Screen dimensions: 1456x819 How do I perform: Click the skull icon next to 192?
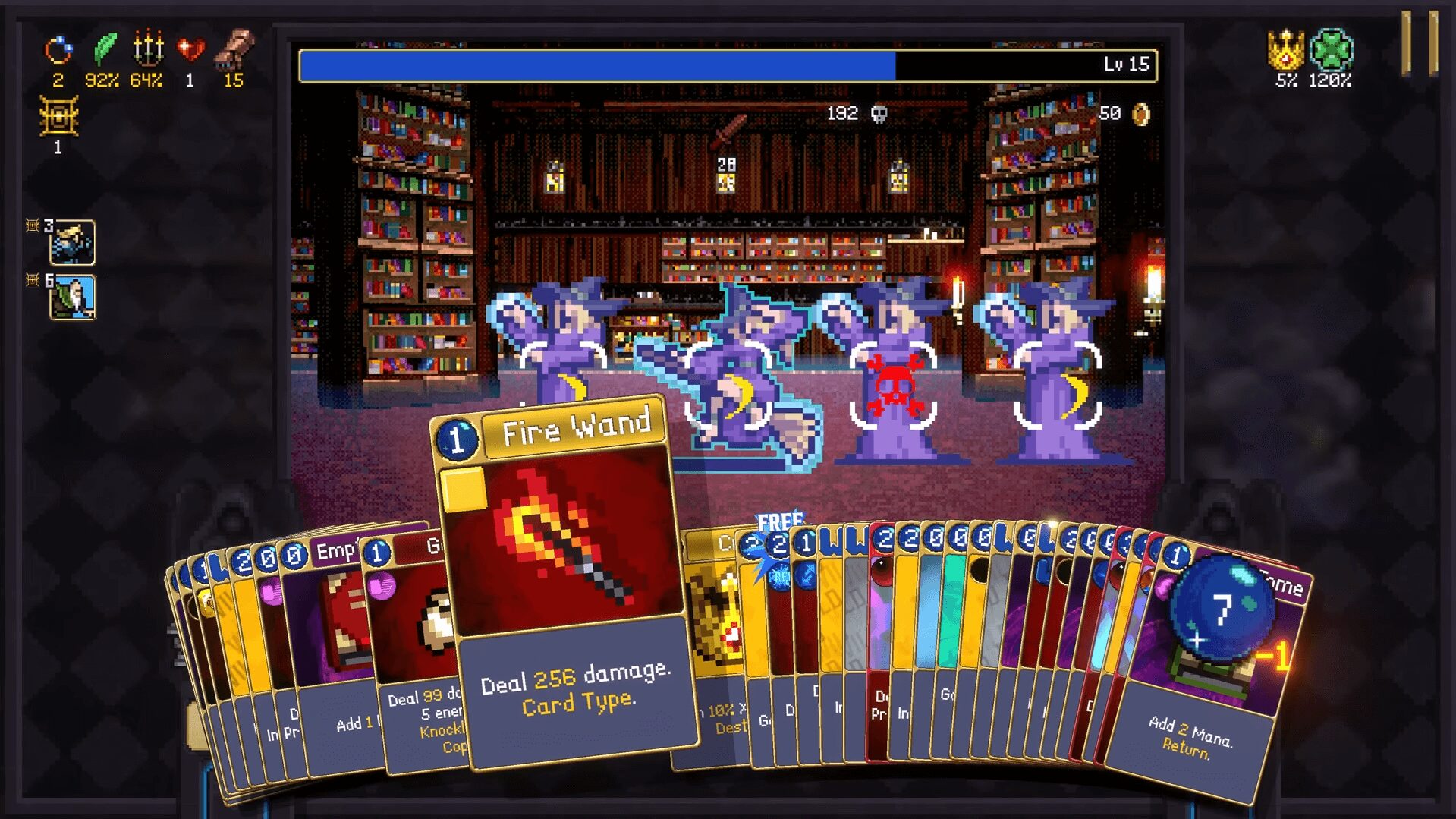(879, 114)
